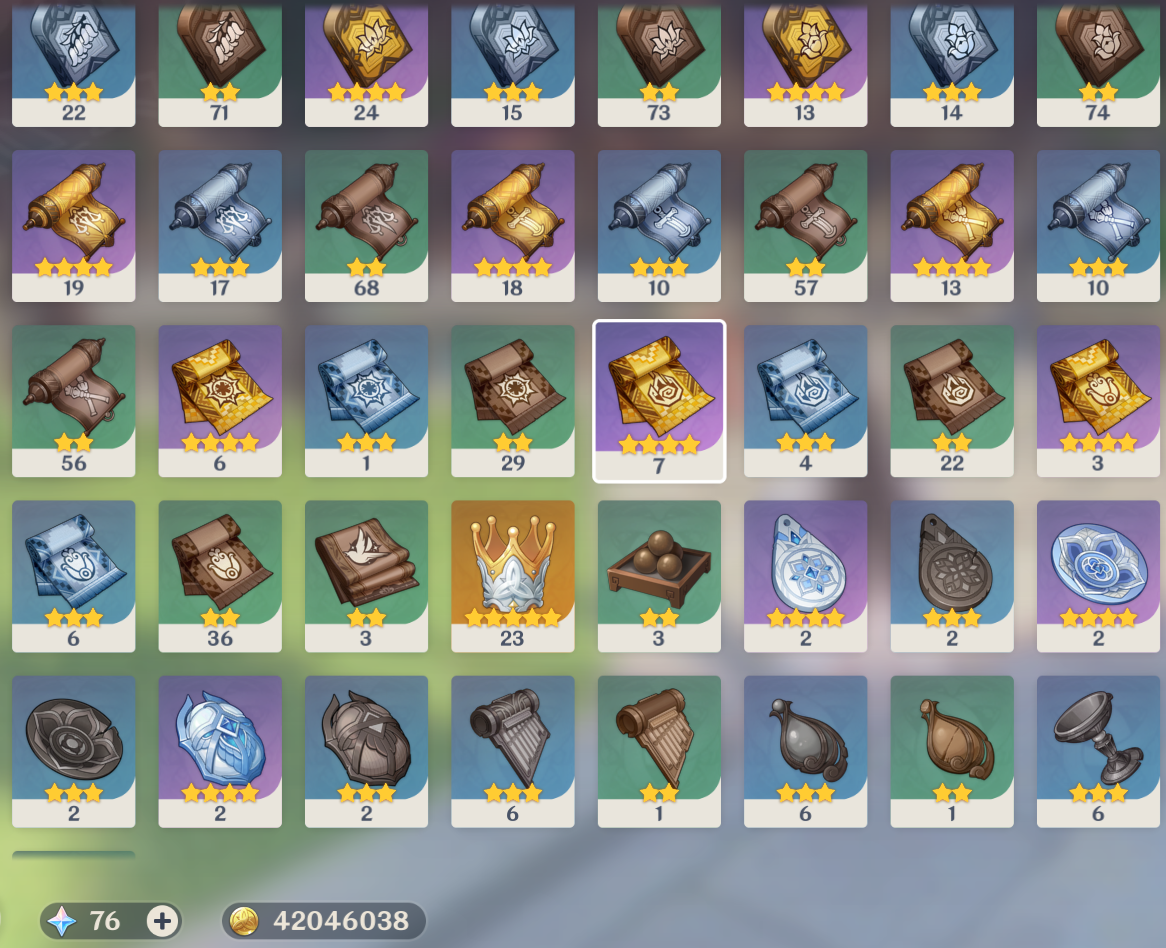Select the blue snowflake teardrop pendant

pyautogui.click(x=805, y=575)
